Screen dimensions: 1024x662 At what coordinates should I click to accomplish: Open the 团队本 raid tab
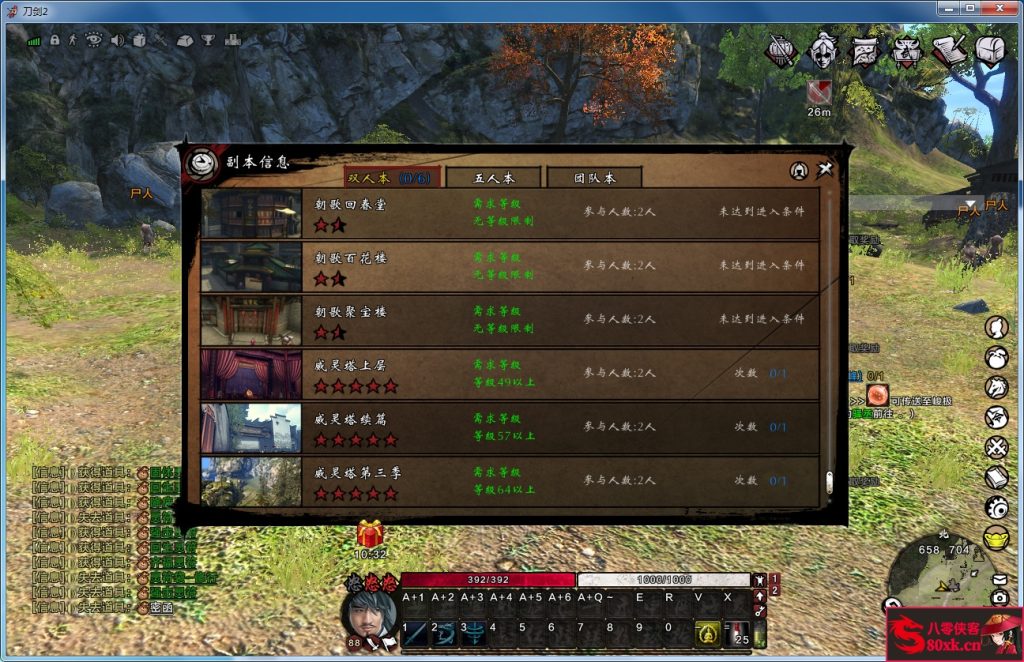pyautogui.click(x=594, y=178)
